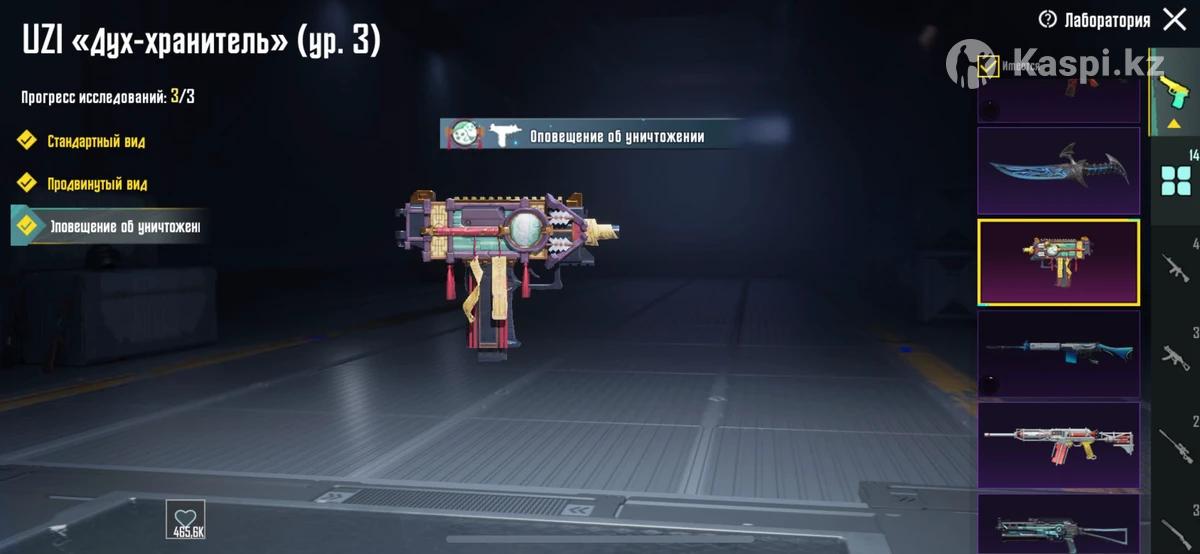Pick the blue-stock rifle skin thumbnail
Image resolution: width=1200 pixels, height=554 pixels.
tap(1058, 353)
